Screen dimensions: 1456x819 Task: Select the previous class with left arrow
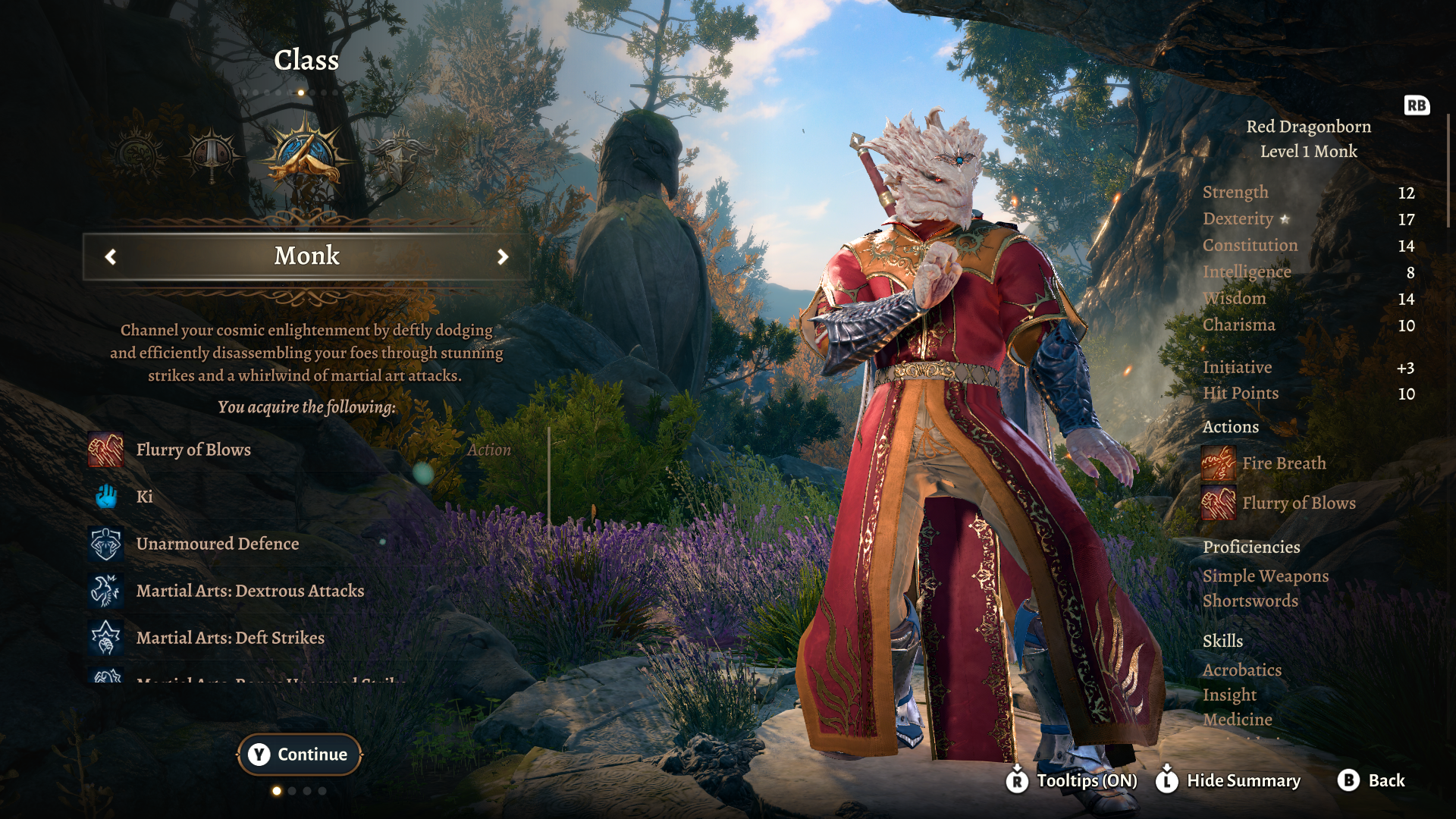pos(111,257)
